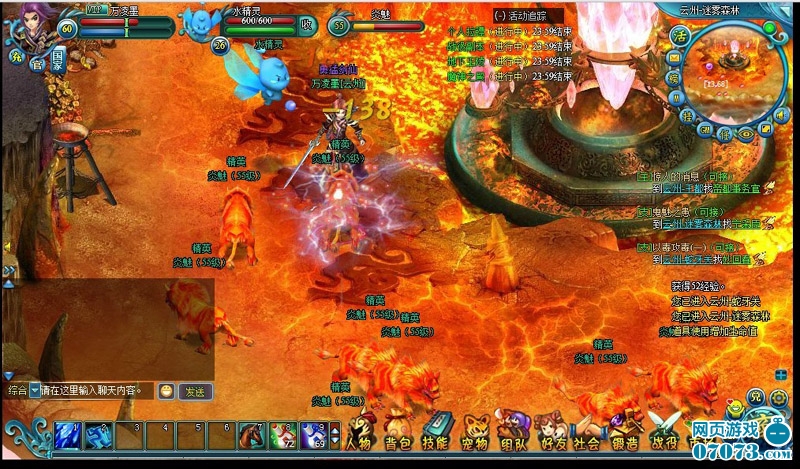
Task: Click the 发送 send chat button
Action: (x=196, y=391)
